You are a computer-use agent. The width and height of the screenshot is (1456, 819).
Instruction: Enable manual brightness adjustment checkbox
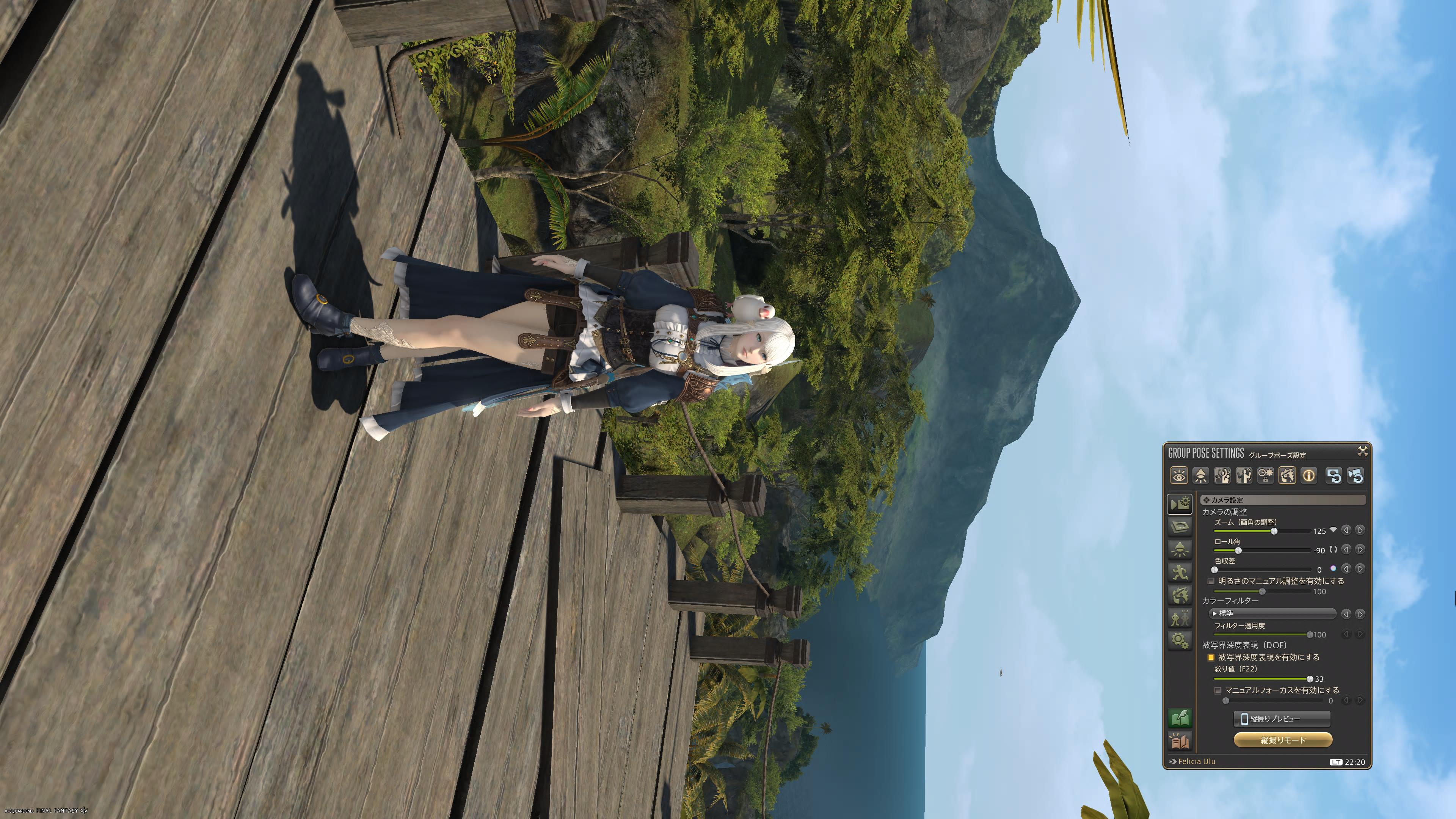coord(1211,581)
